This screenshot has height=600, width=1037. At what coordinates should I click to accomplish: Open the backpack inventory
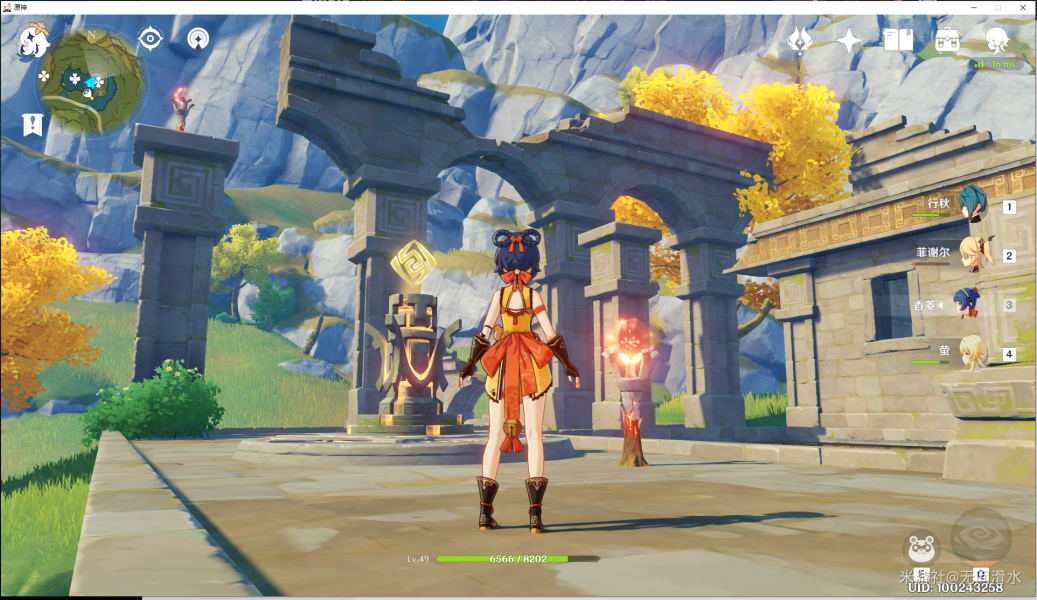947,40
